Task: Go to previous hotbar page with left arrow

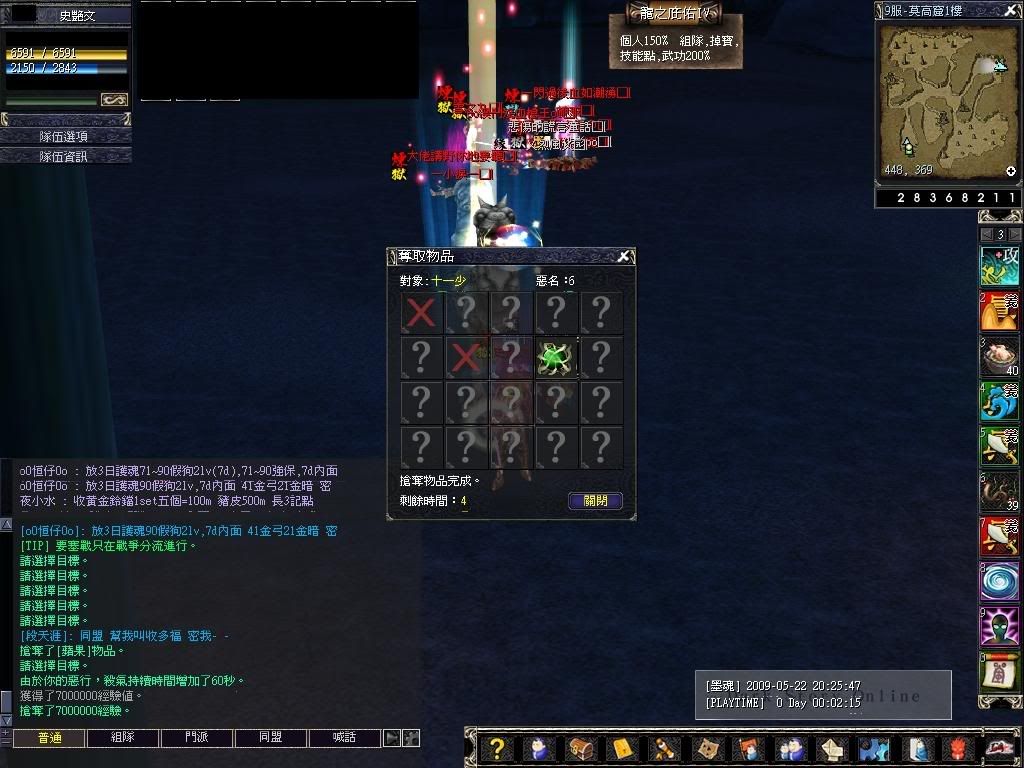Action: click(x=986, y=234)
